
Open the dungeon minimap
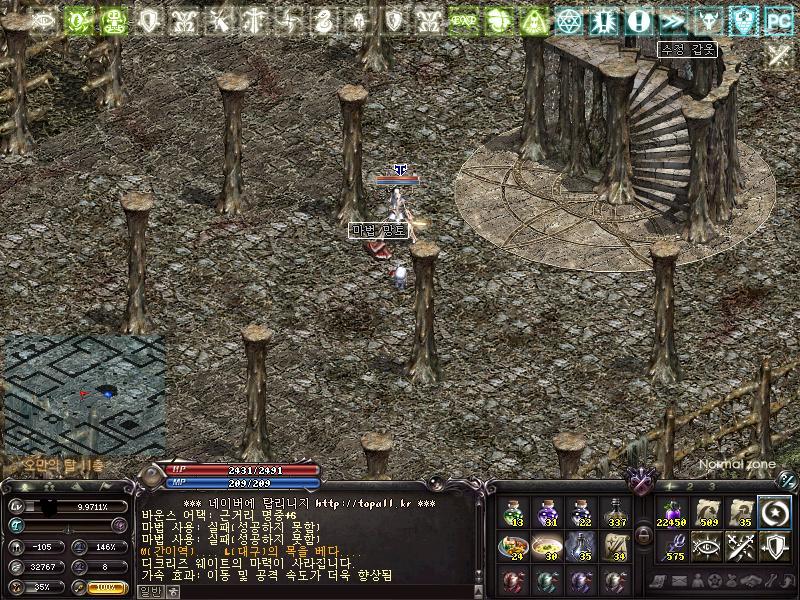tap(85, 395)
